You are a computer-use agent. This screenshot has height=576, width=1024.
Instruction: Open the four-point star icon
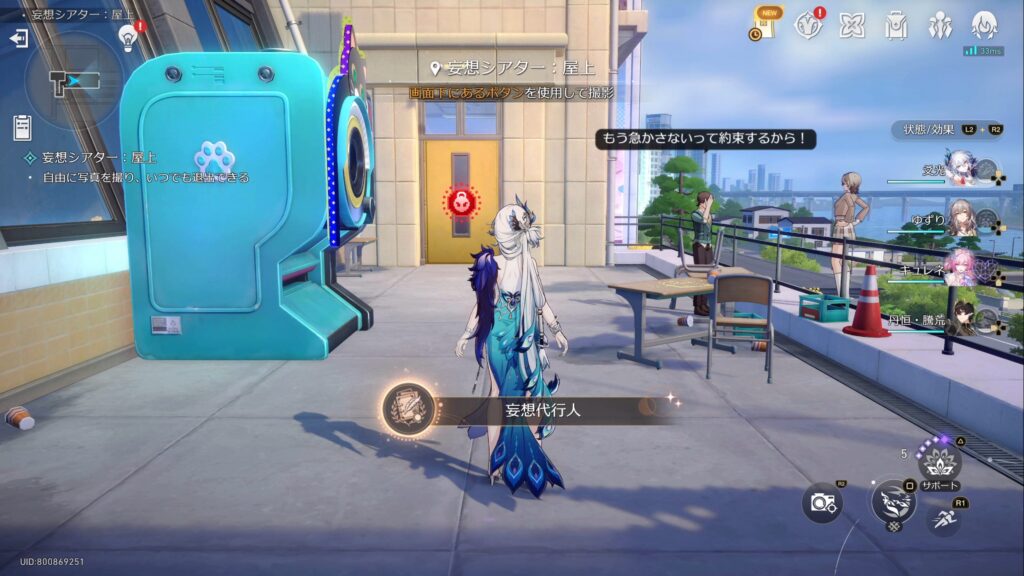tap(851, 25)
